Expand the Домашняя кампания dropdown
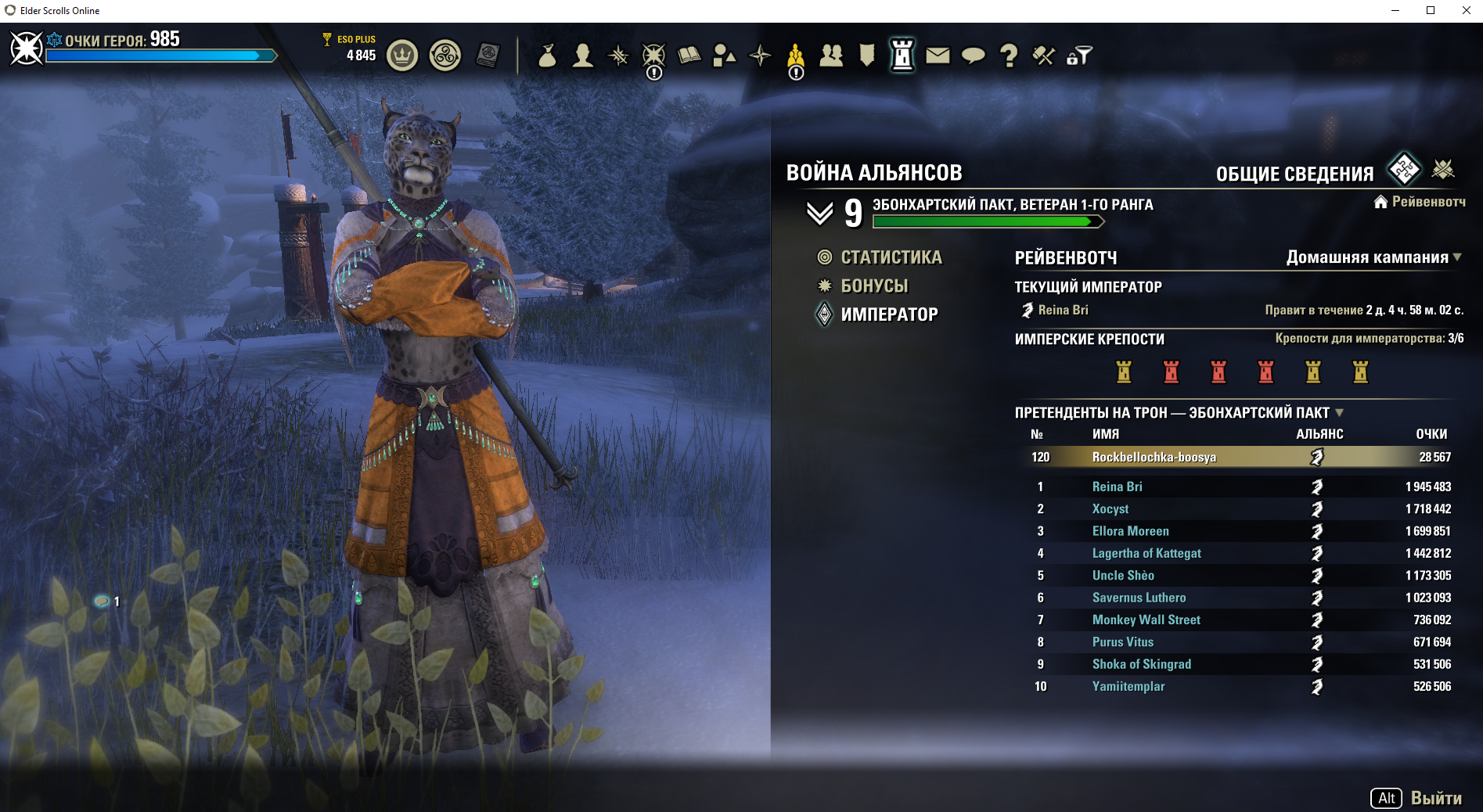The image size is (1483, 812). pos(1373,257)
